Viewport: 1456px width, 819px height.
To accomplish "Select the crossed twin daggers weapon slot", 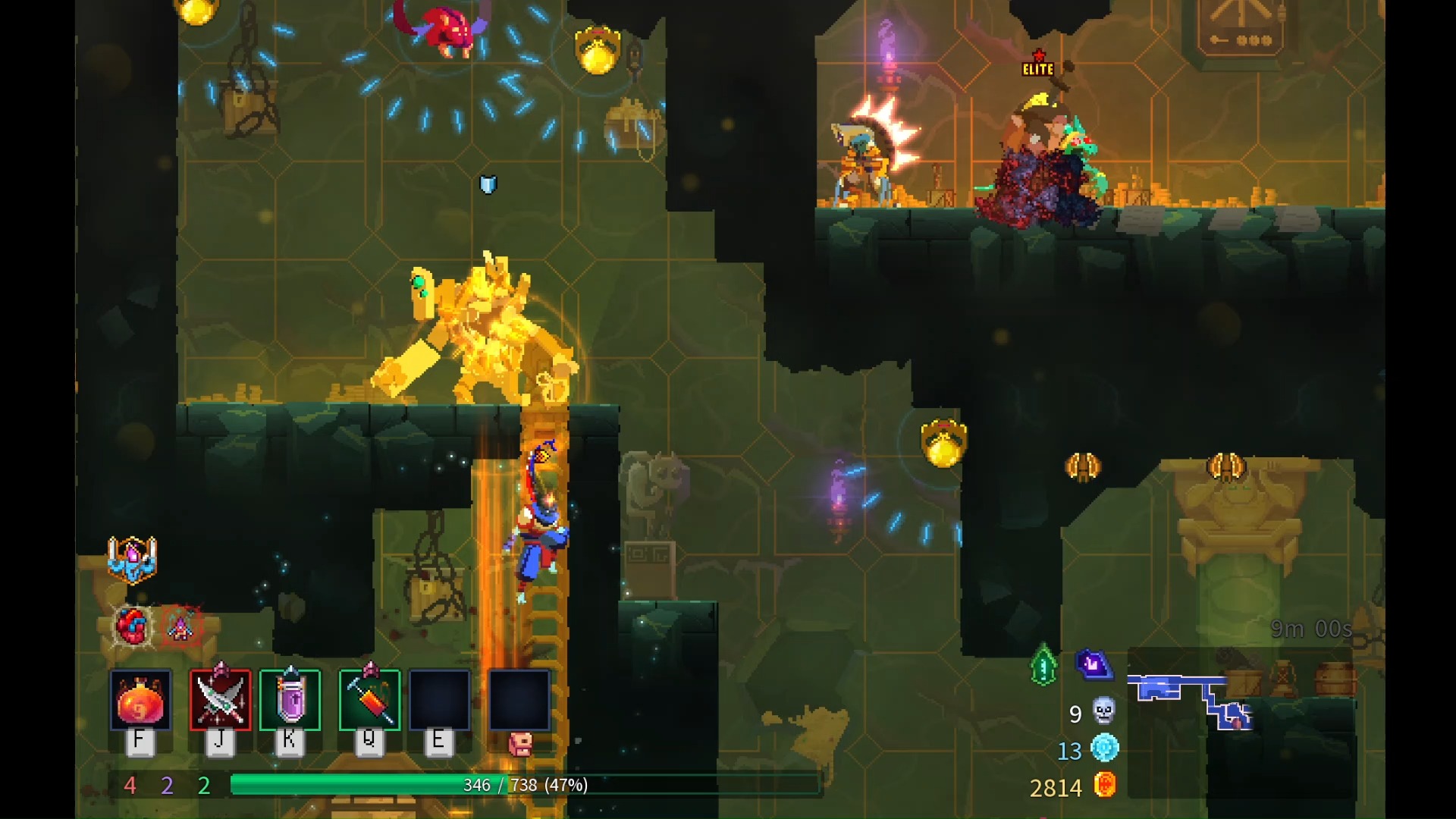I will 220,701.
